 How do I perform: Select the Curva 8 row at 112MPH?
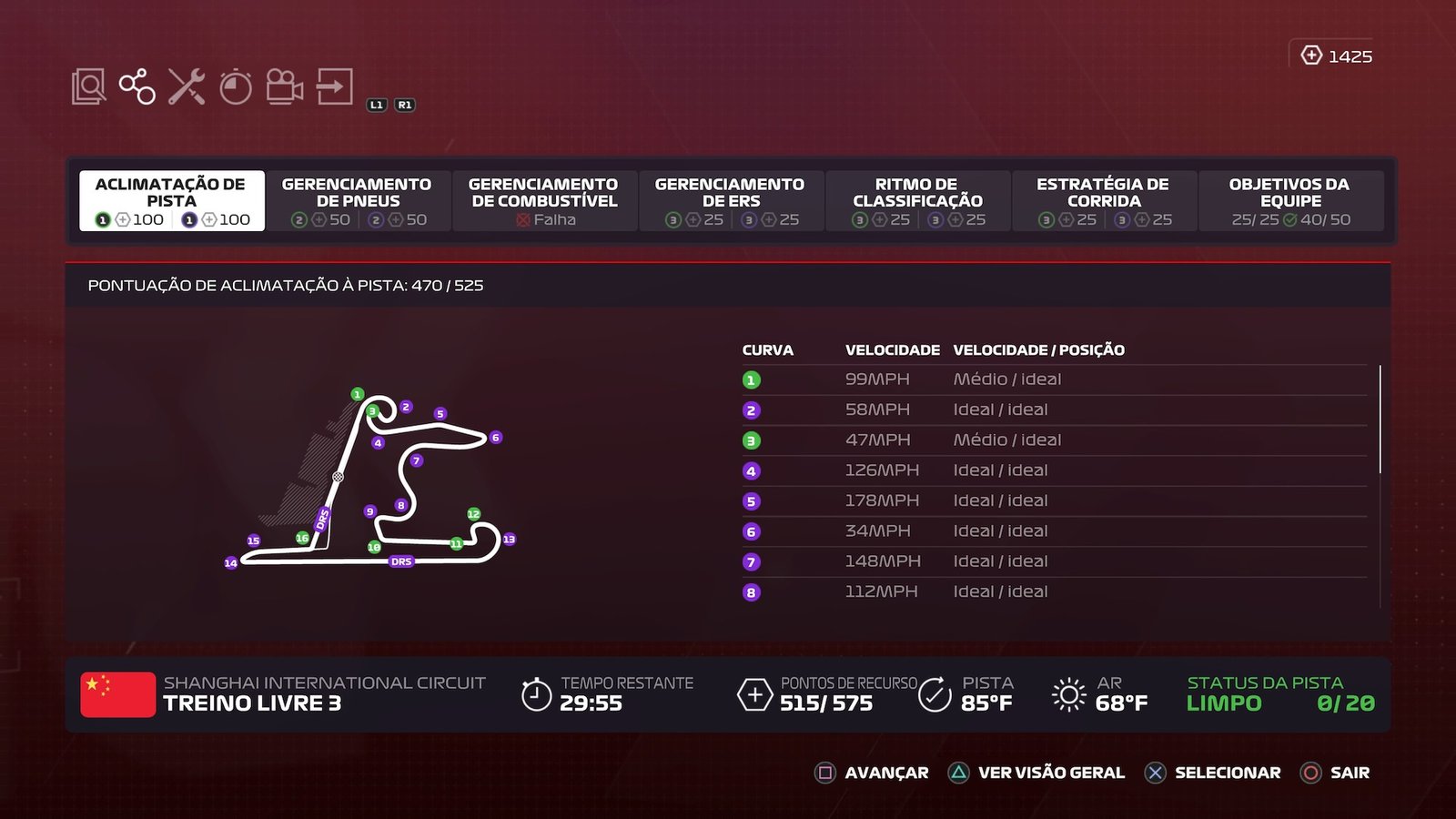[x=1054, y=592]
